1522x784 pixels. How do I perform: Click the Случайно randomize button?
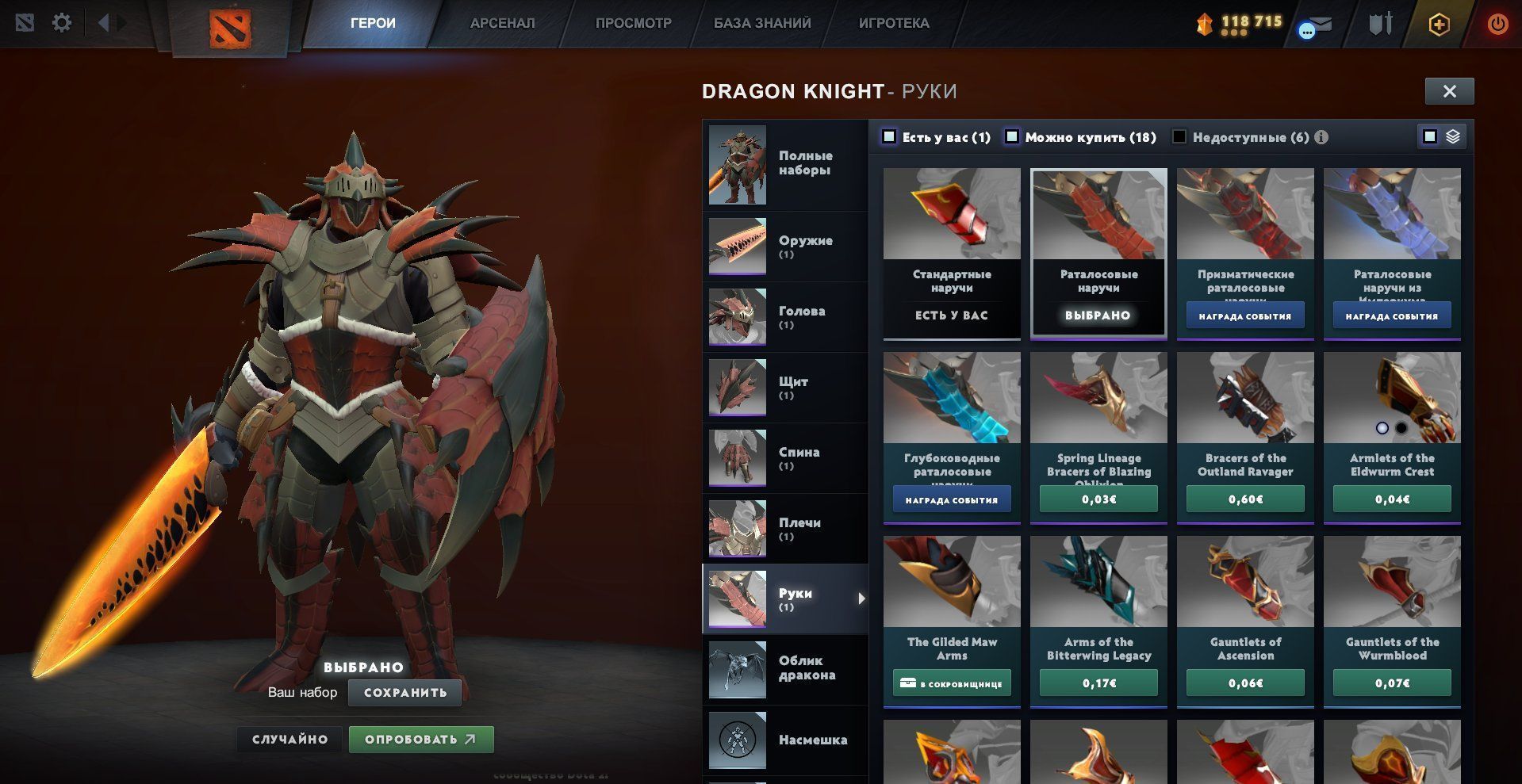[x=289, y=740]
